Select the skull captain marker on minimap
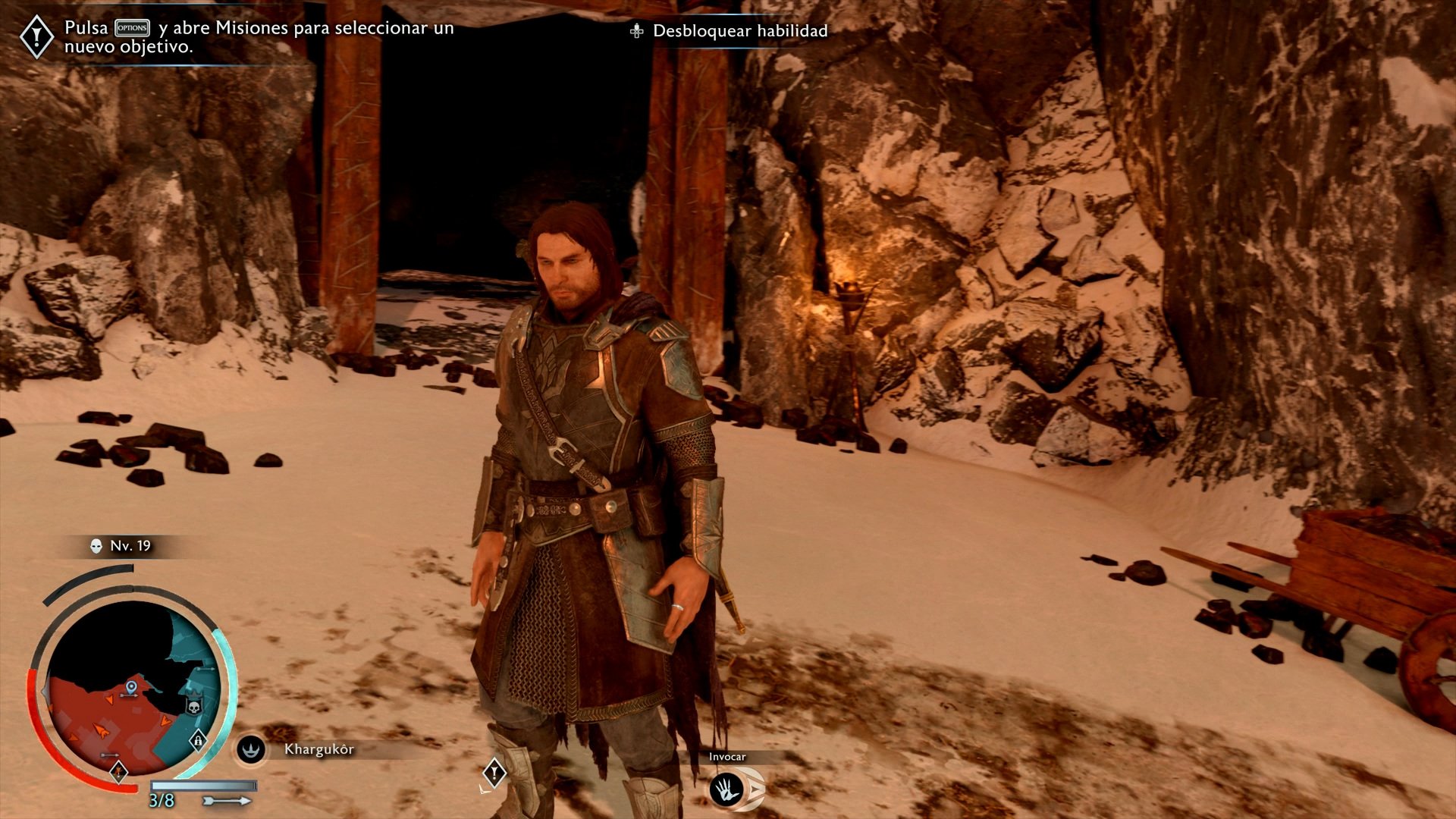Image resolution: width=1456 pixels, height=819 pixels. 193,706
